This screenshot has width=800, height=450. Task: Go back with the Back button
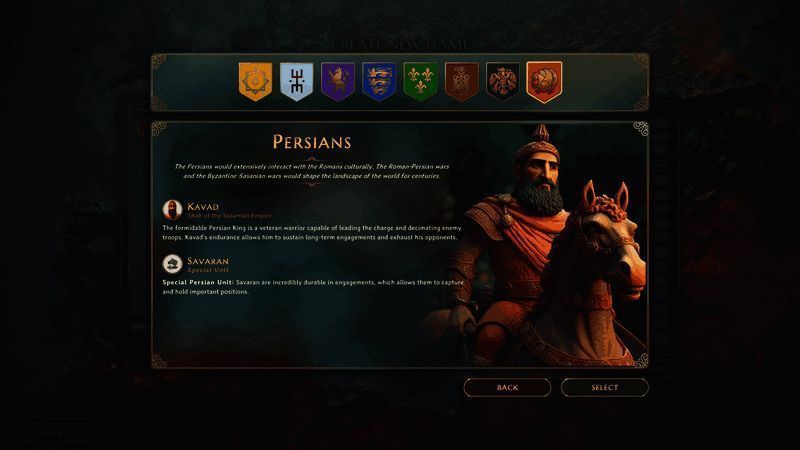507,387
